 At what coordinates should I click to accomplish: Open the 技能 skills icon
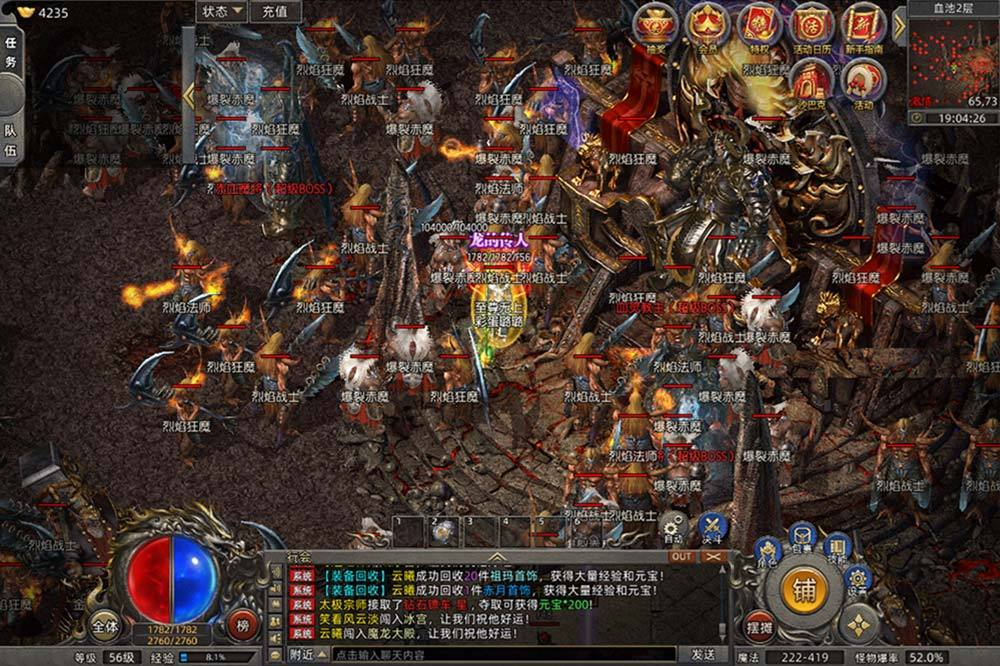coord(838,547)
